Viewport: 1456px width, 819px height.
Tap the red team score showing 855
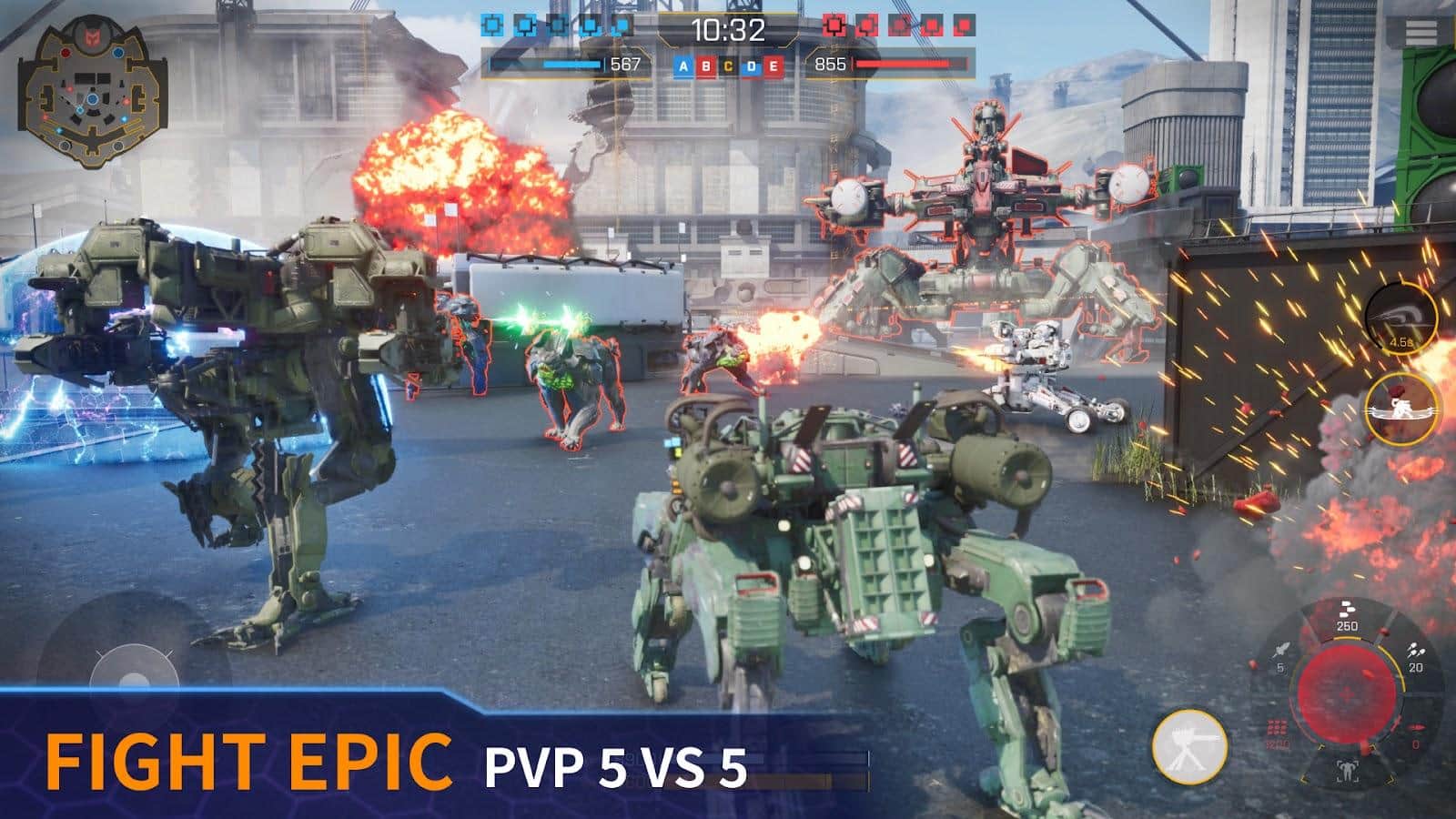click(830, 65)
